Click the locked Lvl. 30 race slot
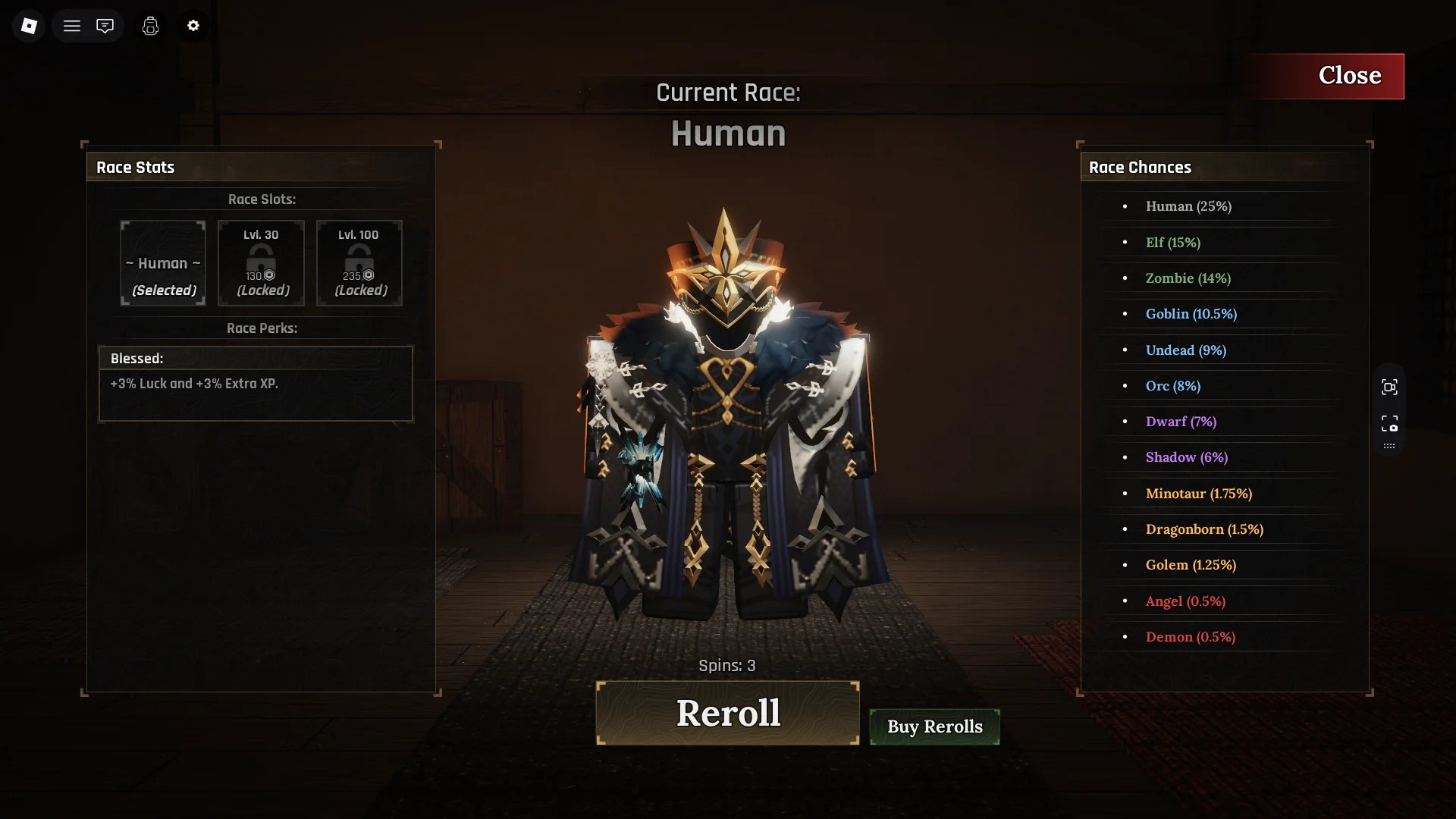 (x=261, y=263)
